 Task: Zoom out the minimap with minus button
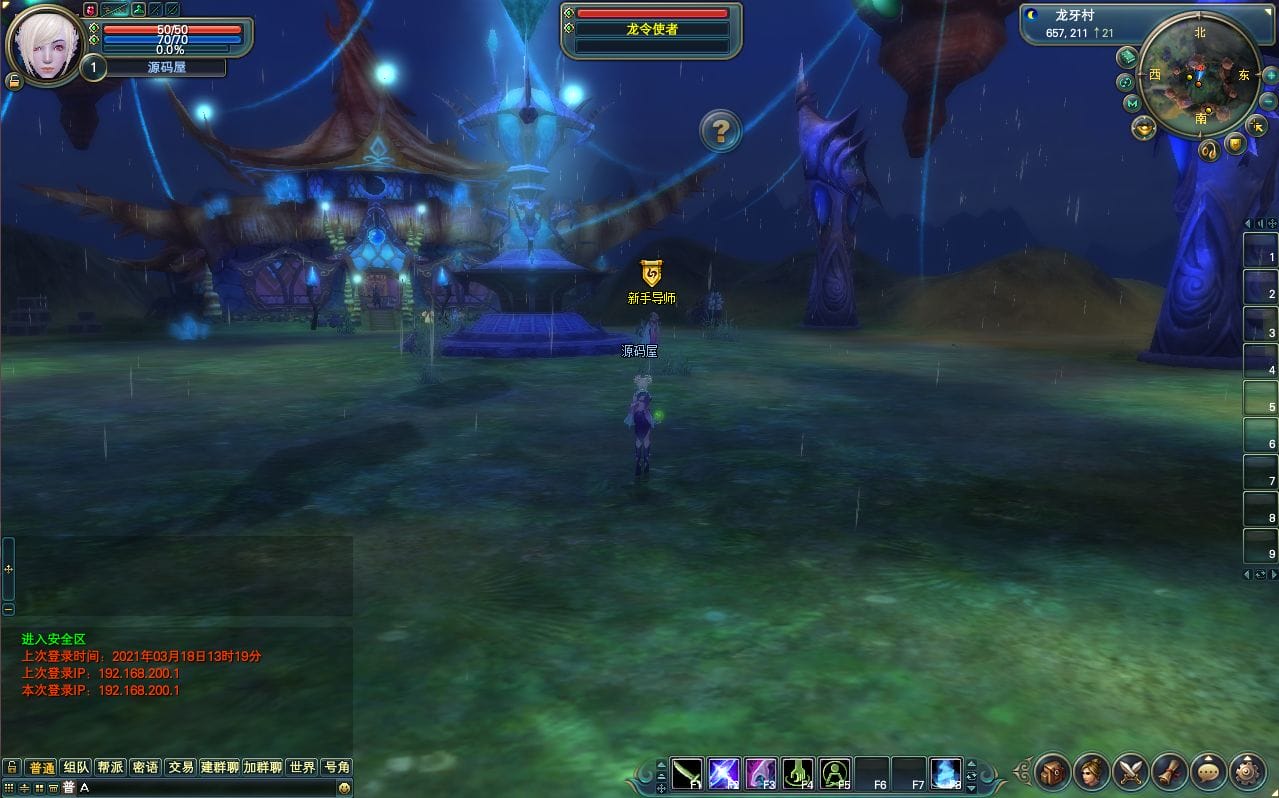tap(1268, 101)
